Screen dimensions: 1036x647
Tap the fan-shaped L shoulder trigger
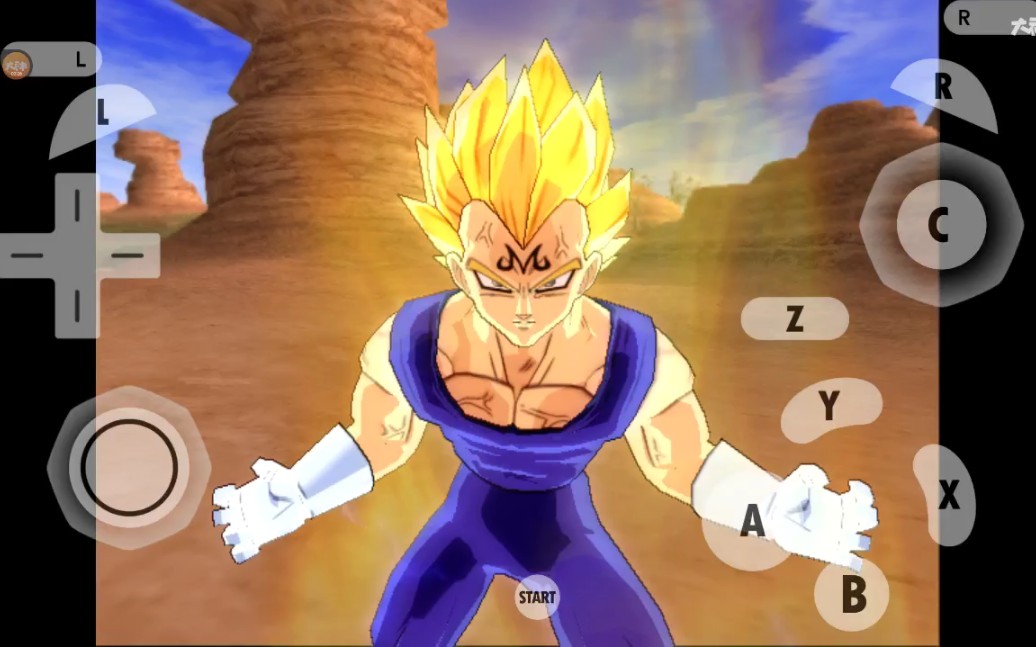pos(102,116)
